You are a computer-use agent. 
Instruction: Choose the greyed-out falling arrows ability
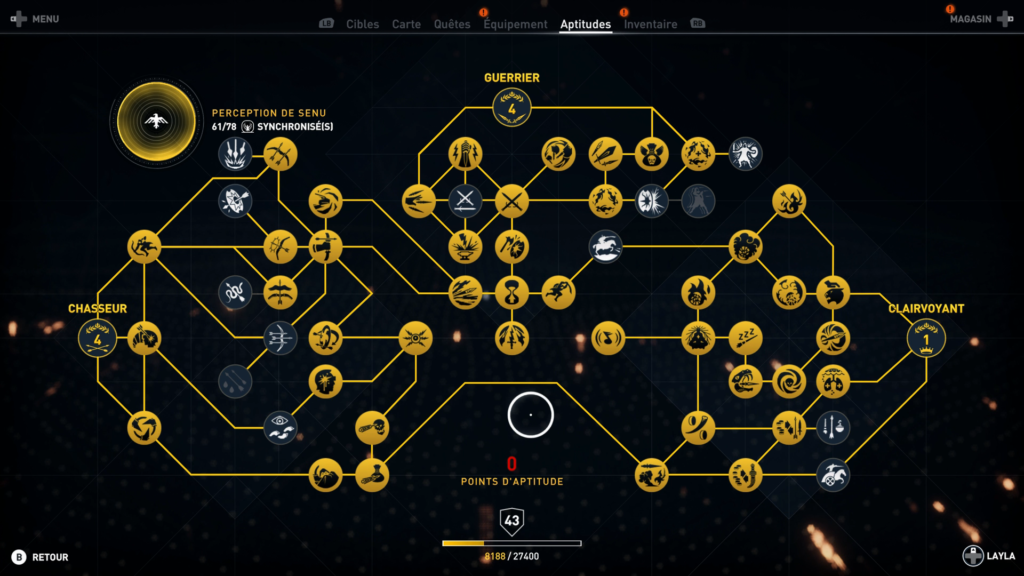click(x=234, y=381)
